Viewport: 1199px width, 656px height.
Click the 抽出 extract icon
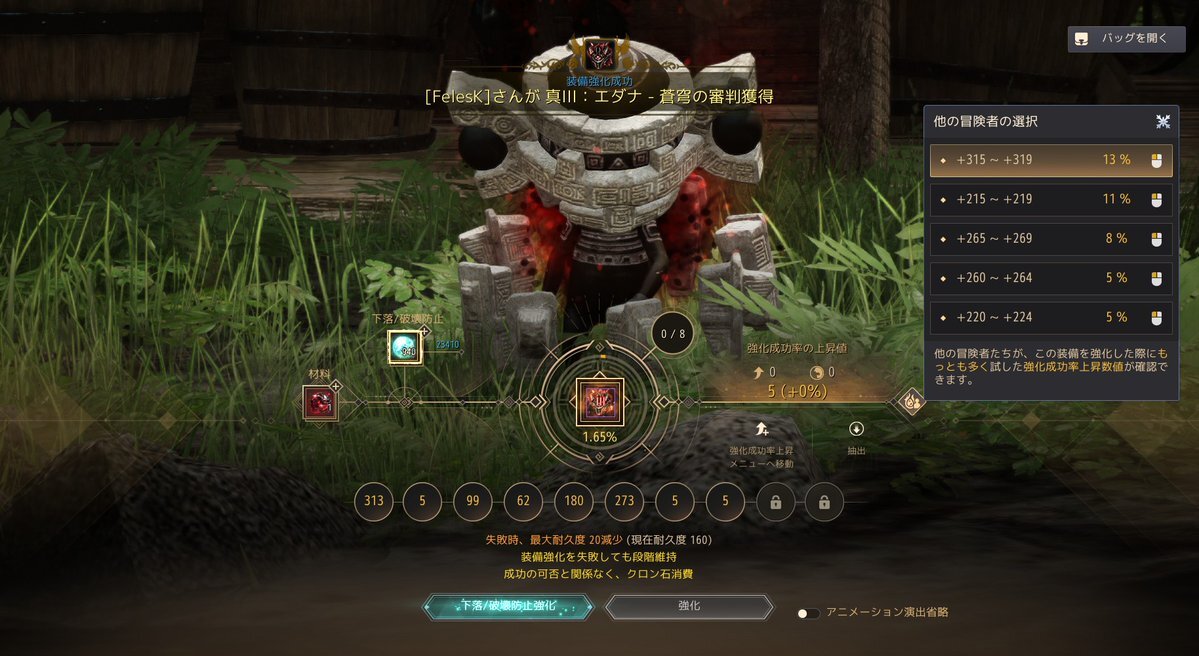pyautogui.click(x=856, y=430)
